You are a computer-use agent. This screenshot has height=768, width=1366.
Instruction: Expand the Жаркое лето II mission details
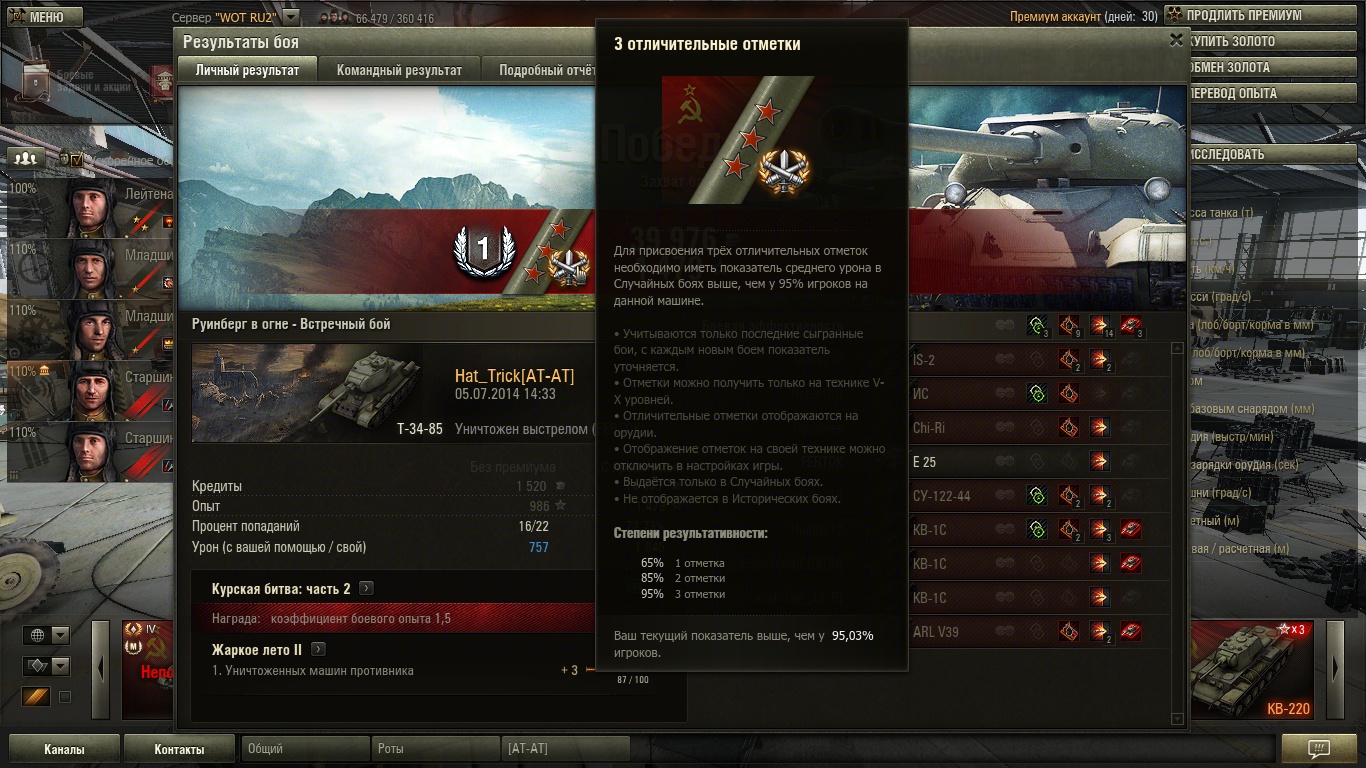(x=318, y=650)
